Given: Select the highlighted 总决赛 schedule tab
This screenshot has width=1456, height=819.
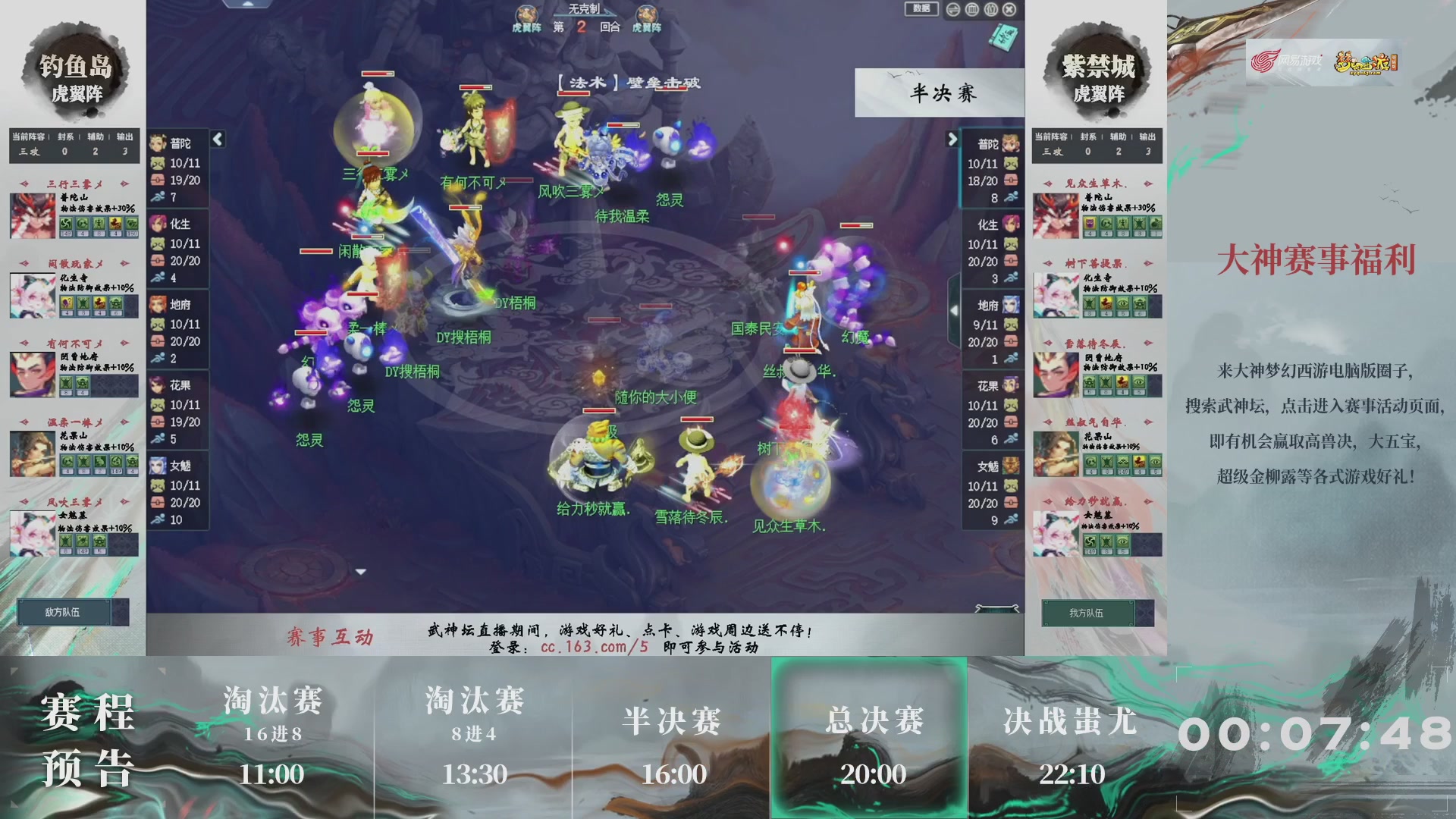Looking at the screenshot, I should [x=871, y=739].
